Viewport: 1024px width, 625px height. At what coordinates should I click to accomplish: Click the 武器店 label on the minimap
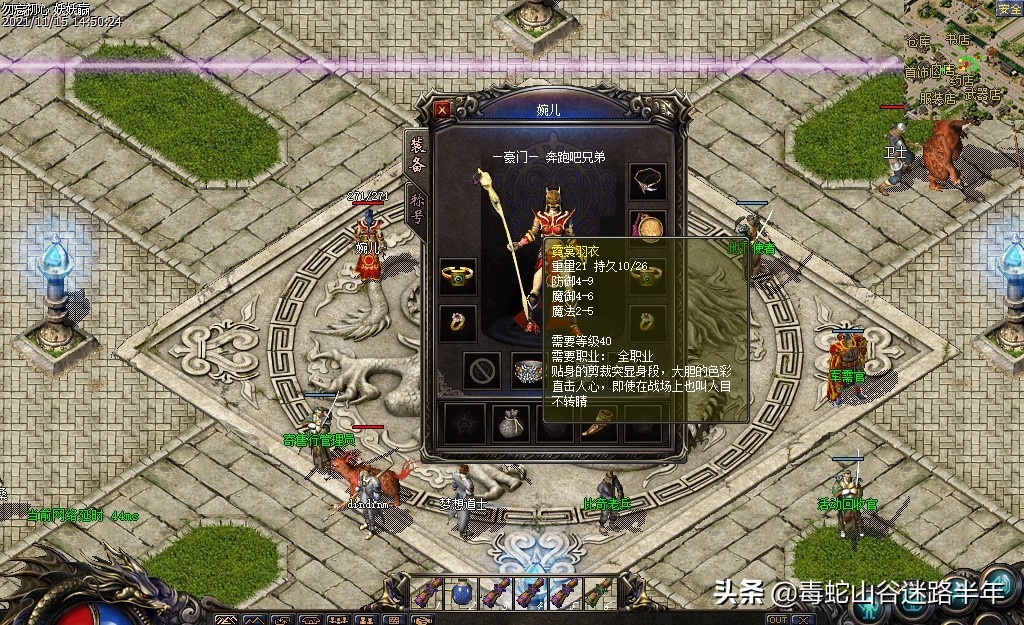pyautogui.click(x=983, y=96)
